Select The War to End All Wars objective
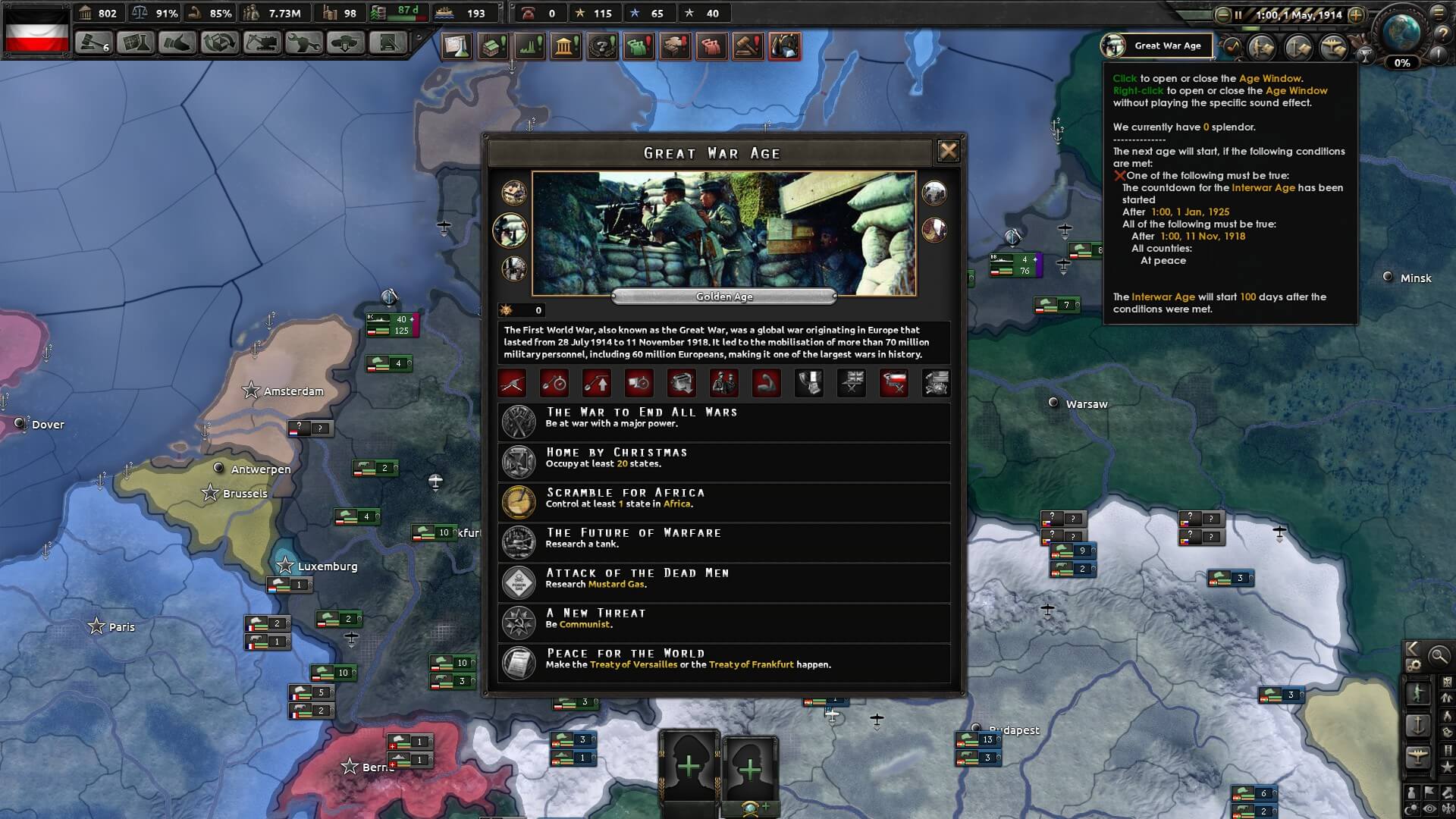The height and width of the screenshot is (819, 1456). [x=723, y=422]
